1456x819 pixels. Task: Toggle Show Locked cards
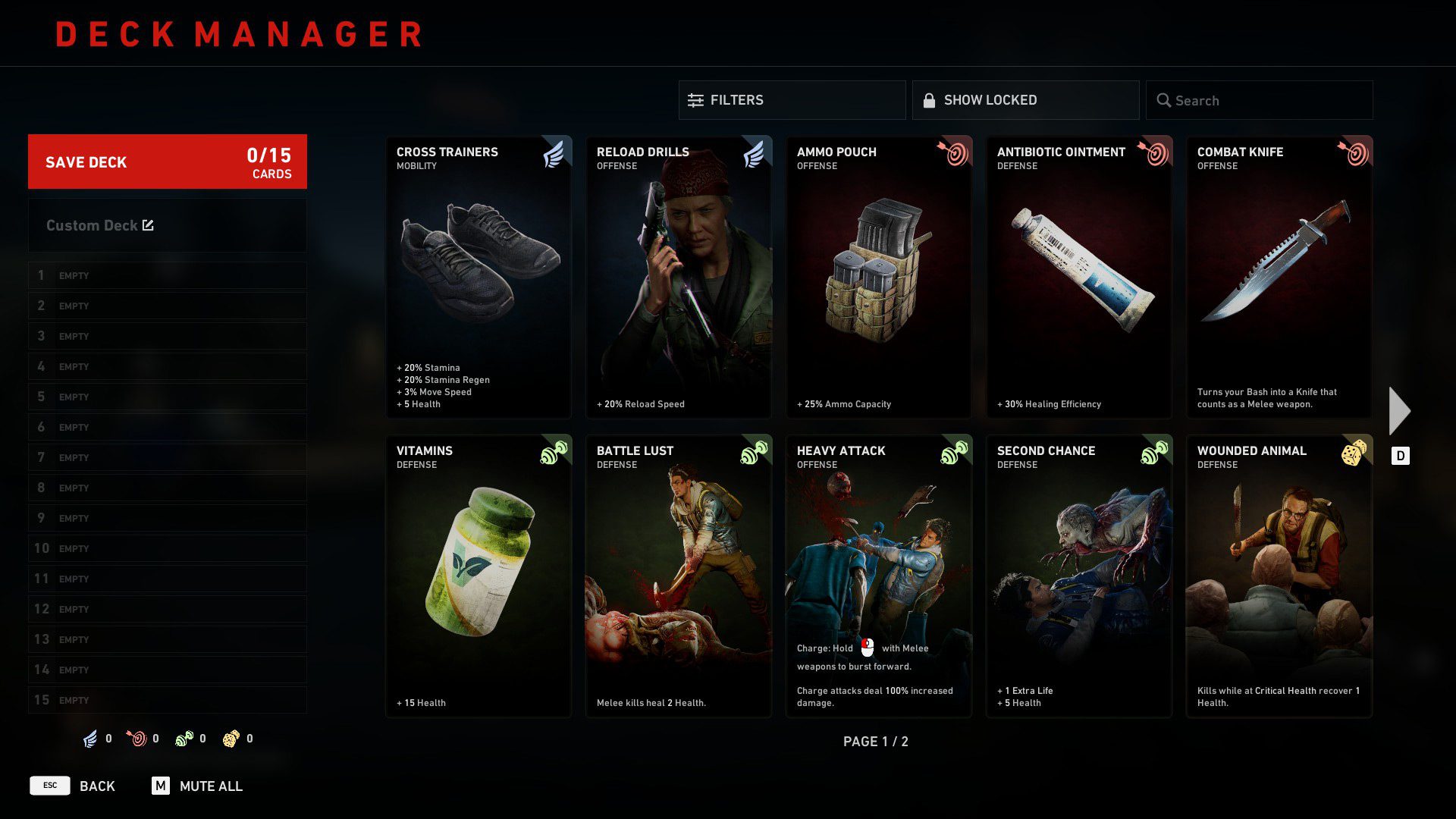pos(1025,99)
